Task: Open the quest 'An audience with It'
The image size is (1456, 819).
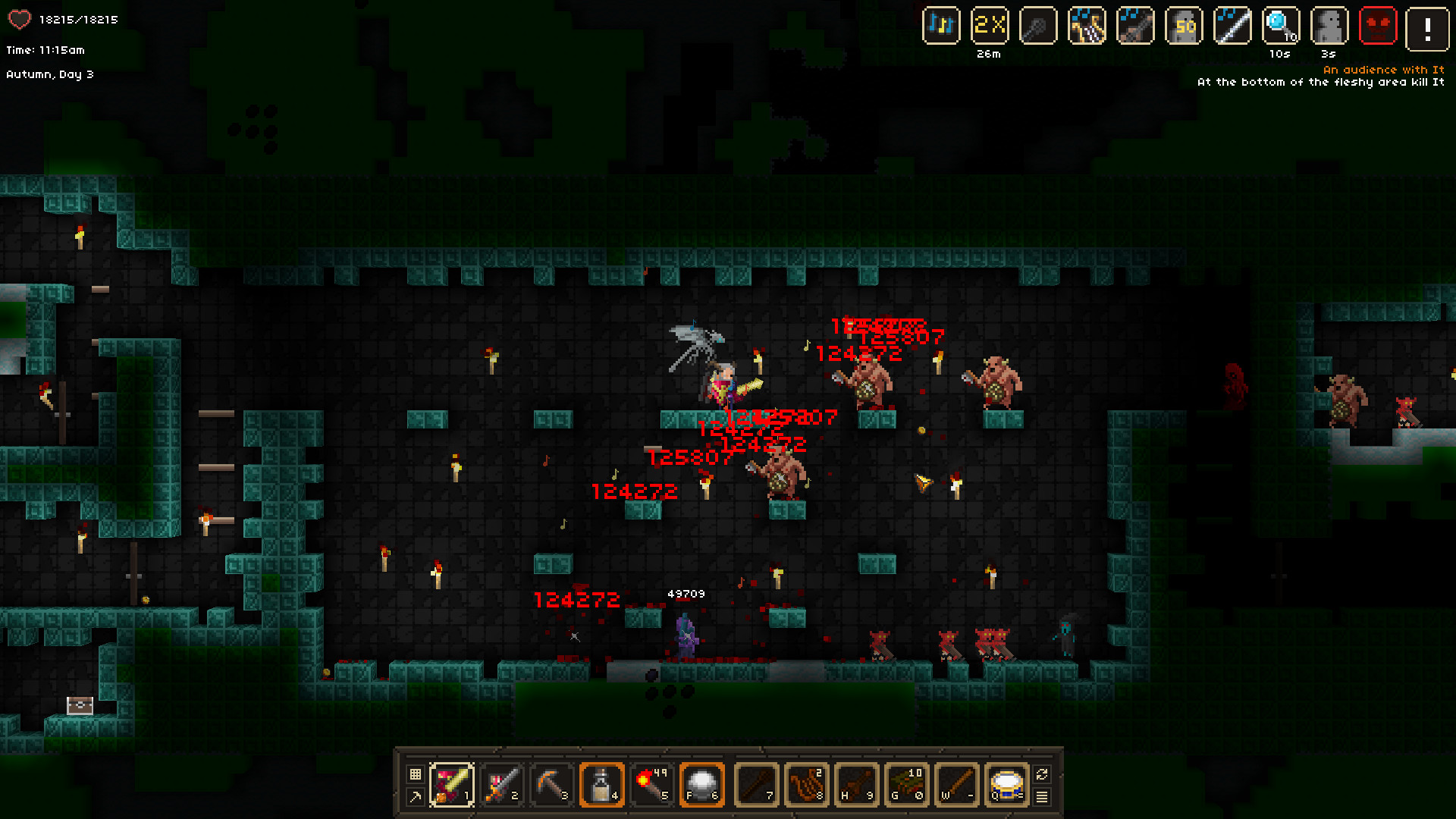Action: tap(1385, 69)
